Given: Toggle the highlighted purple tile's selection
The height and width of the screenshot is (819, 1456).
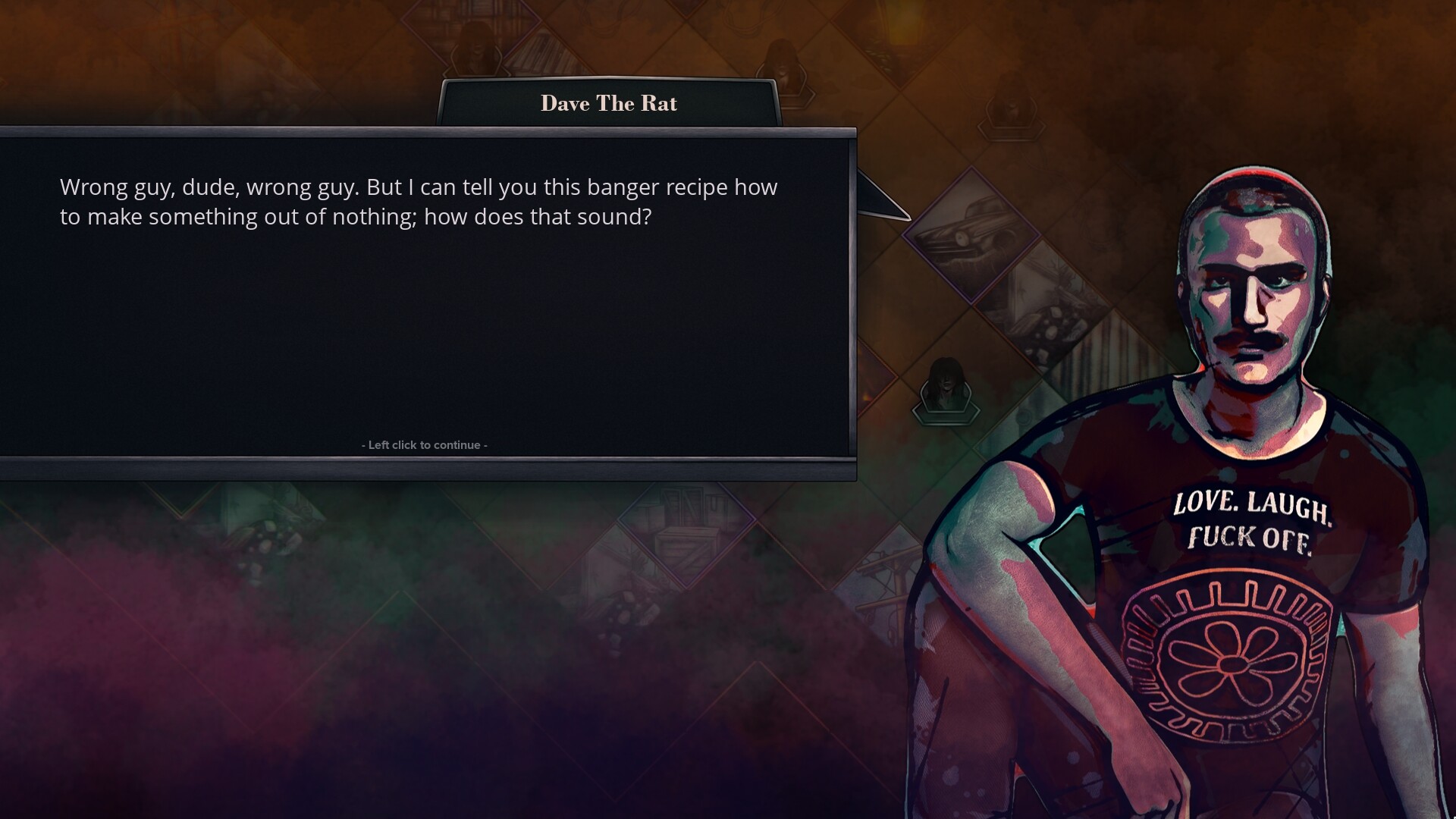Looking at the screenshot, I should click(x=971, y=241).
